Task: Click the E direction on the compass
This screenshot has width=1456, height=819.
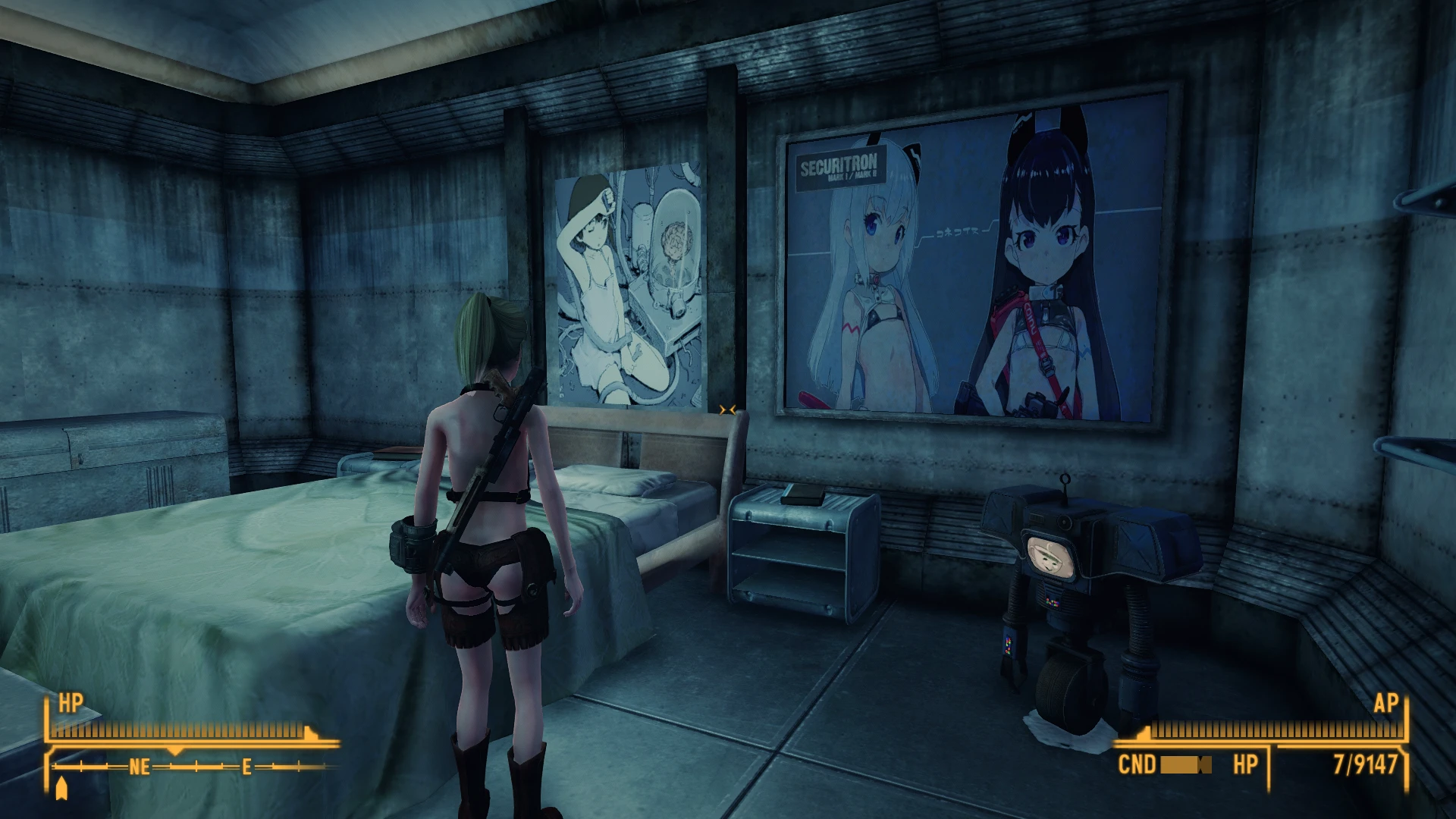Action: (246, 767)
